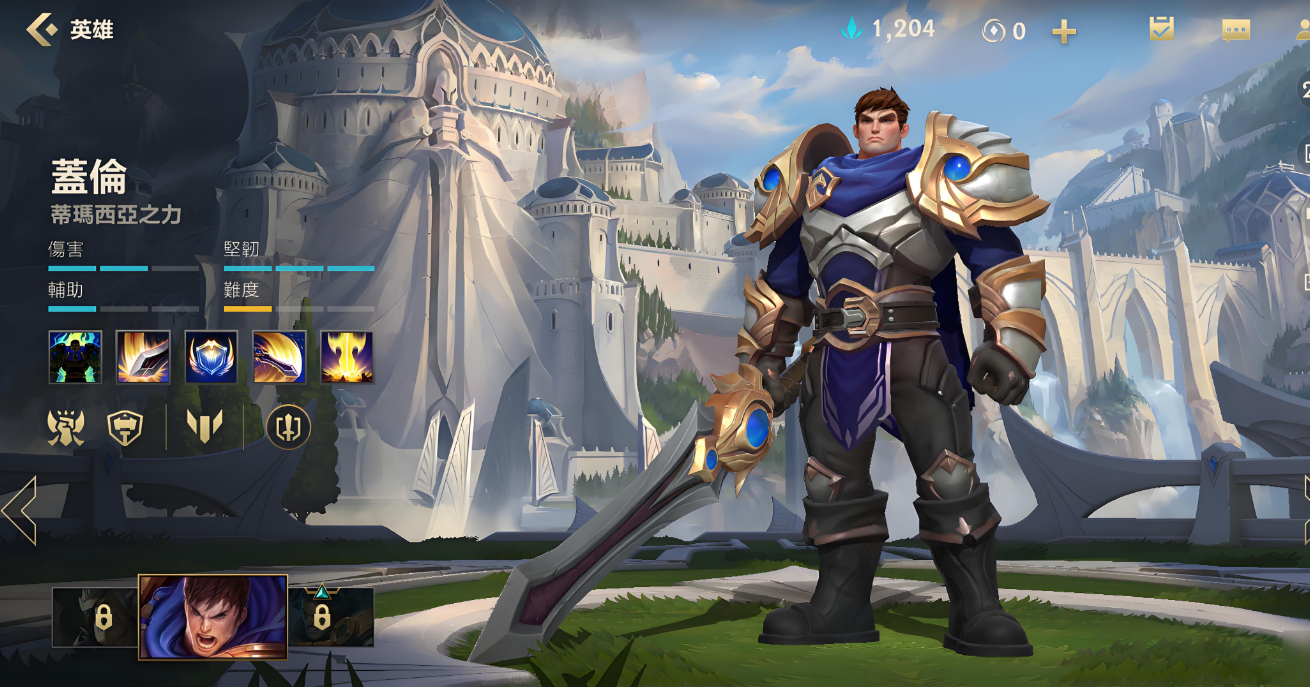Select the blue winged shield ability icon

coord(211,357)
